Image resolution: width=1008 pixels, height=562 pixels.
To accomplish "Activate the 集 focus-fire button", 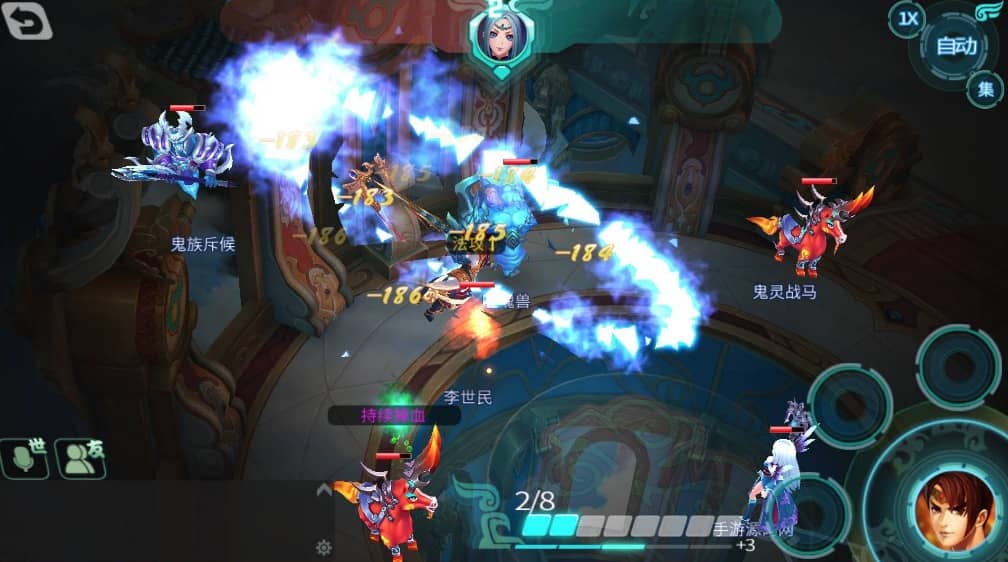I will (985, 90).
